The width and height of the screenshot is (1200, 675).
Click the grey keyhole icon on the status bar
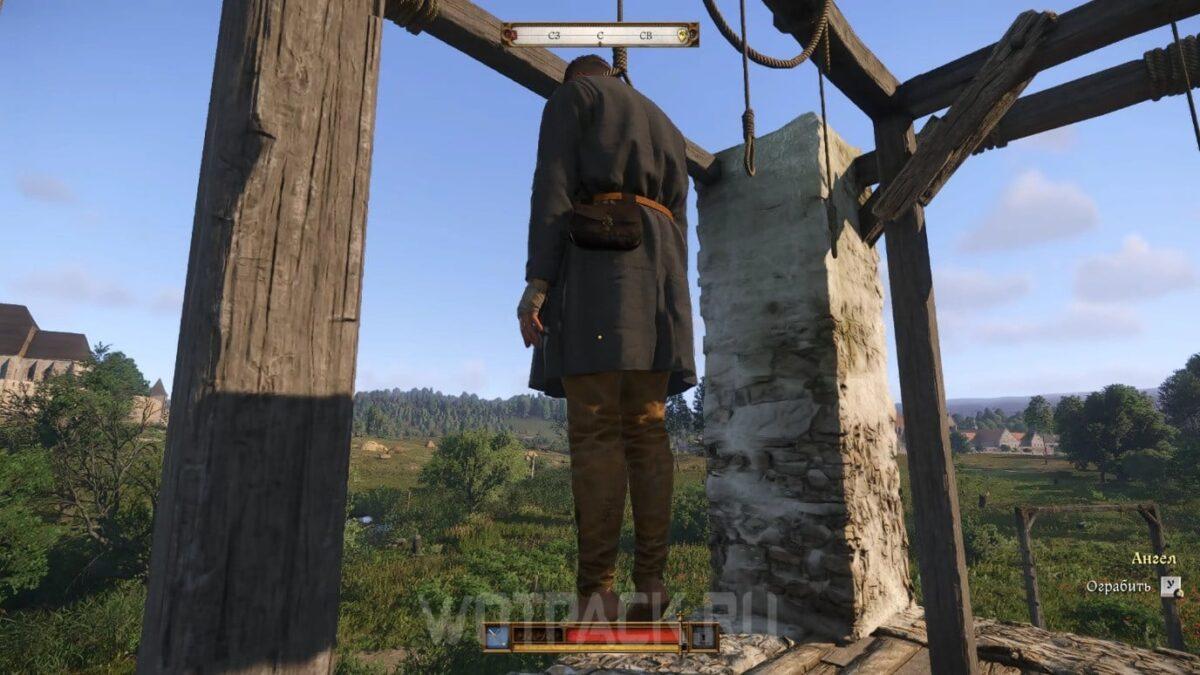pyautogui.click(x=704, y=635)
